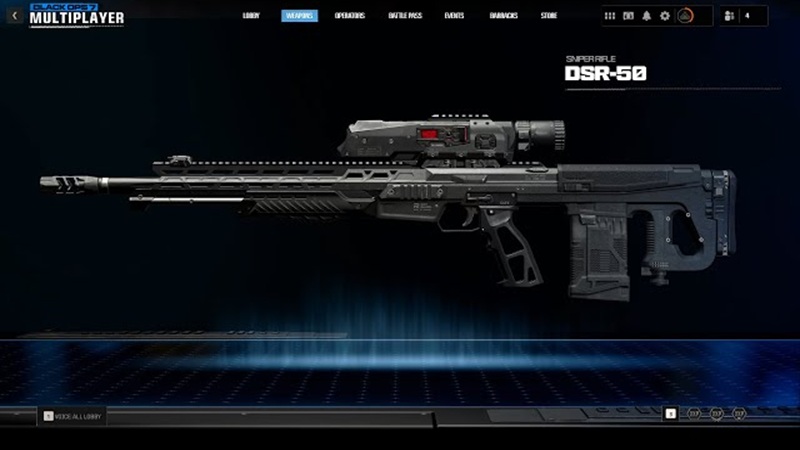Switch to the Lobby tab
The image size is (800, 450).
pos(250,16)
